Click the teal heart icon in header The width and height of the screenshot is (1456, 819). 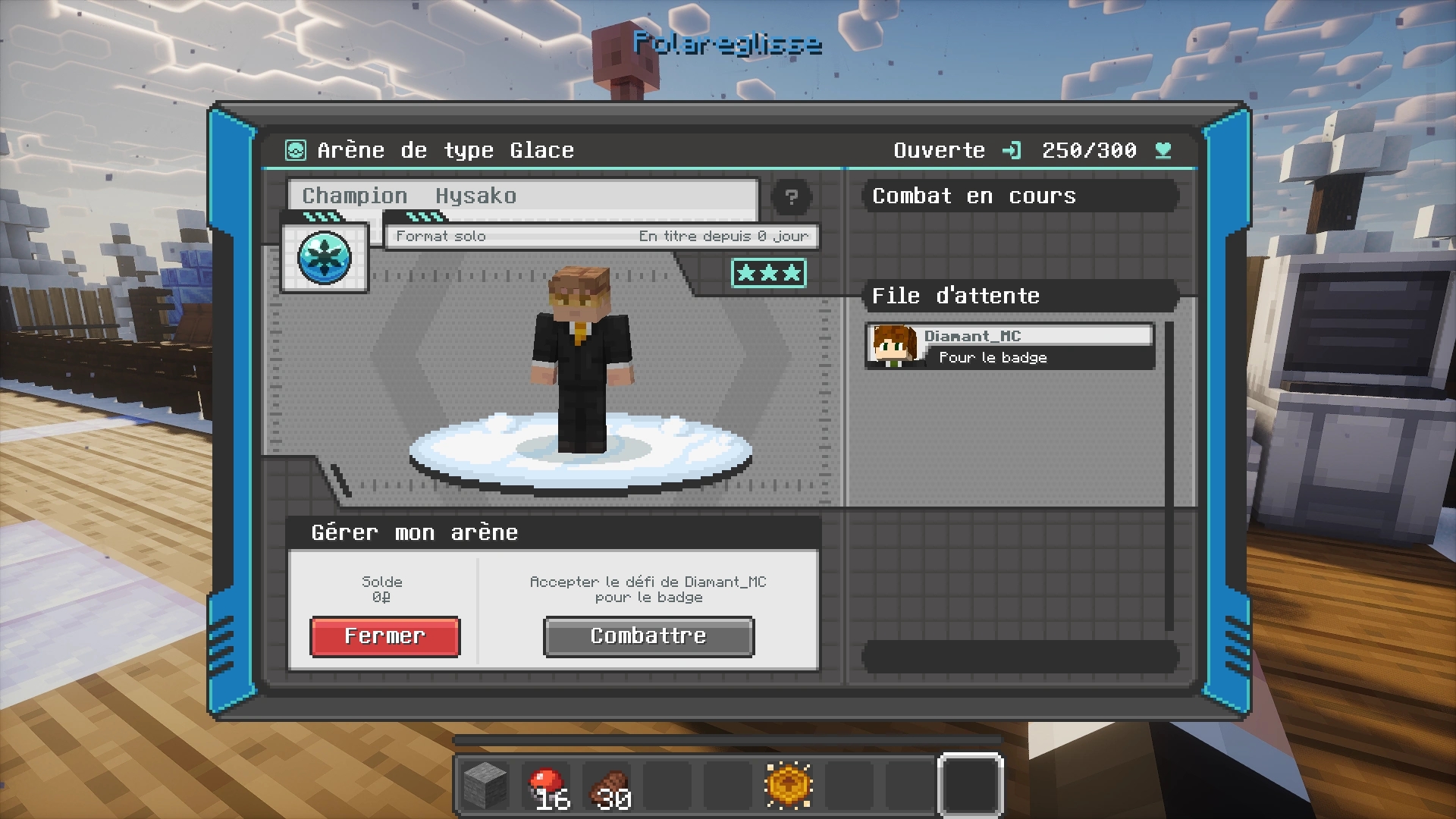(1163, 151)
